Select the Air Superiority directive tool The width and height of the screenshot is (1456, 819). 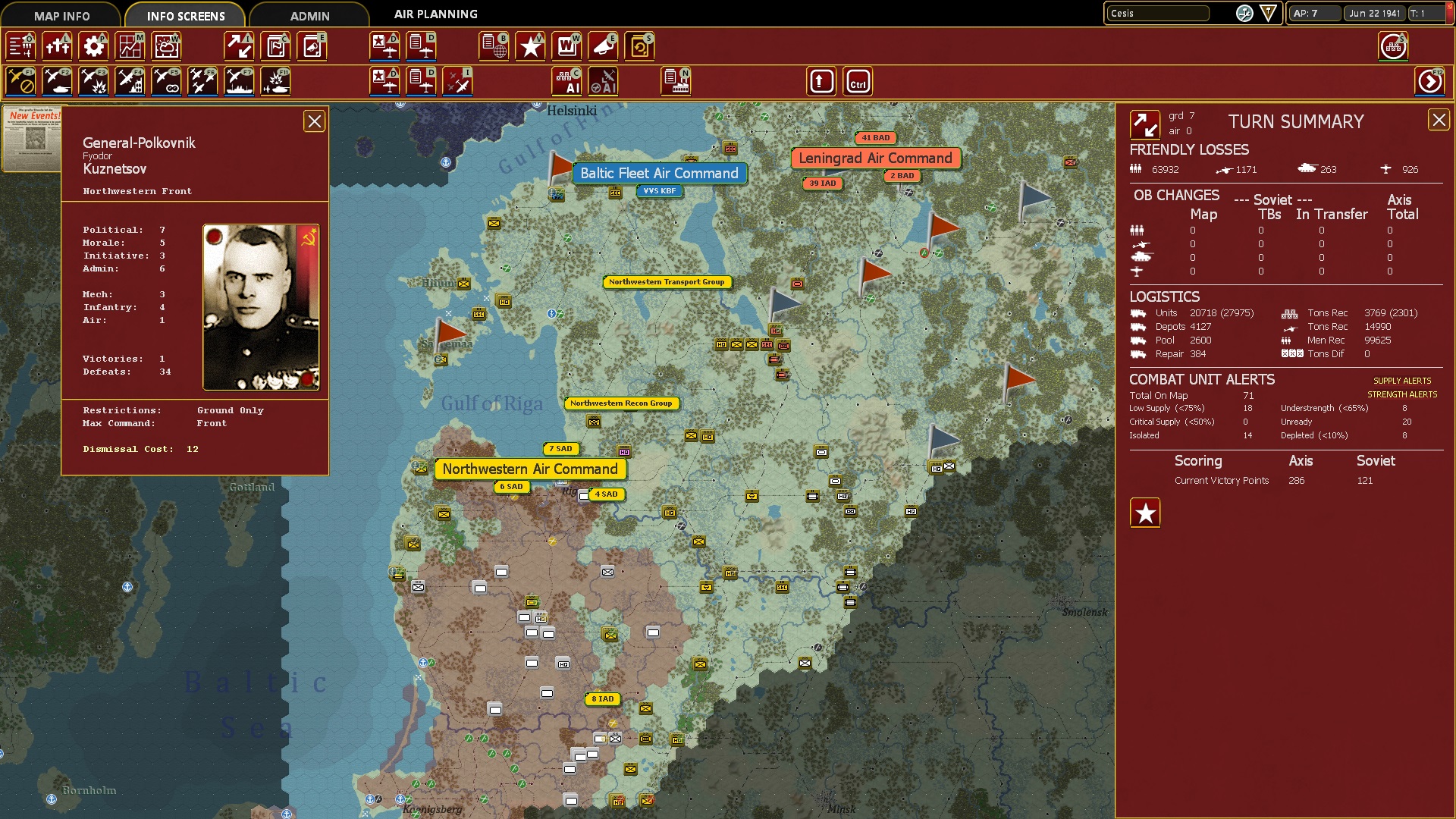point(202,81)
